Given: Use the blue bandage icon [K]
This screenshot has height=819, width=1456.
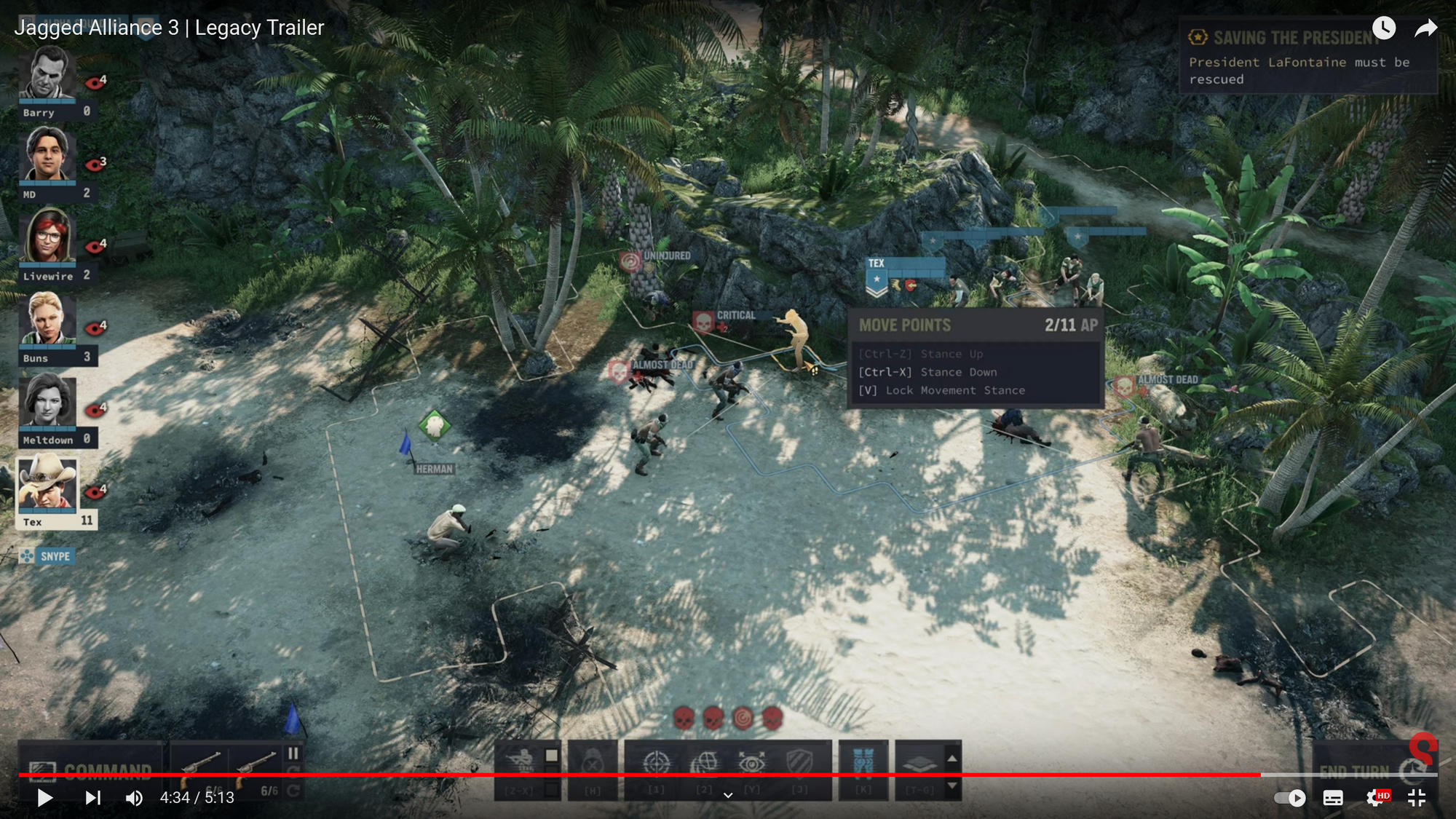Looking at the screenshot, I should coord(863,761).
